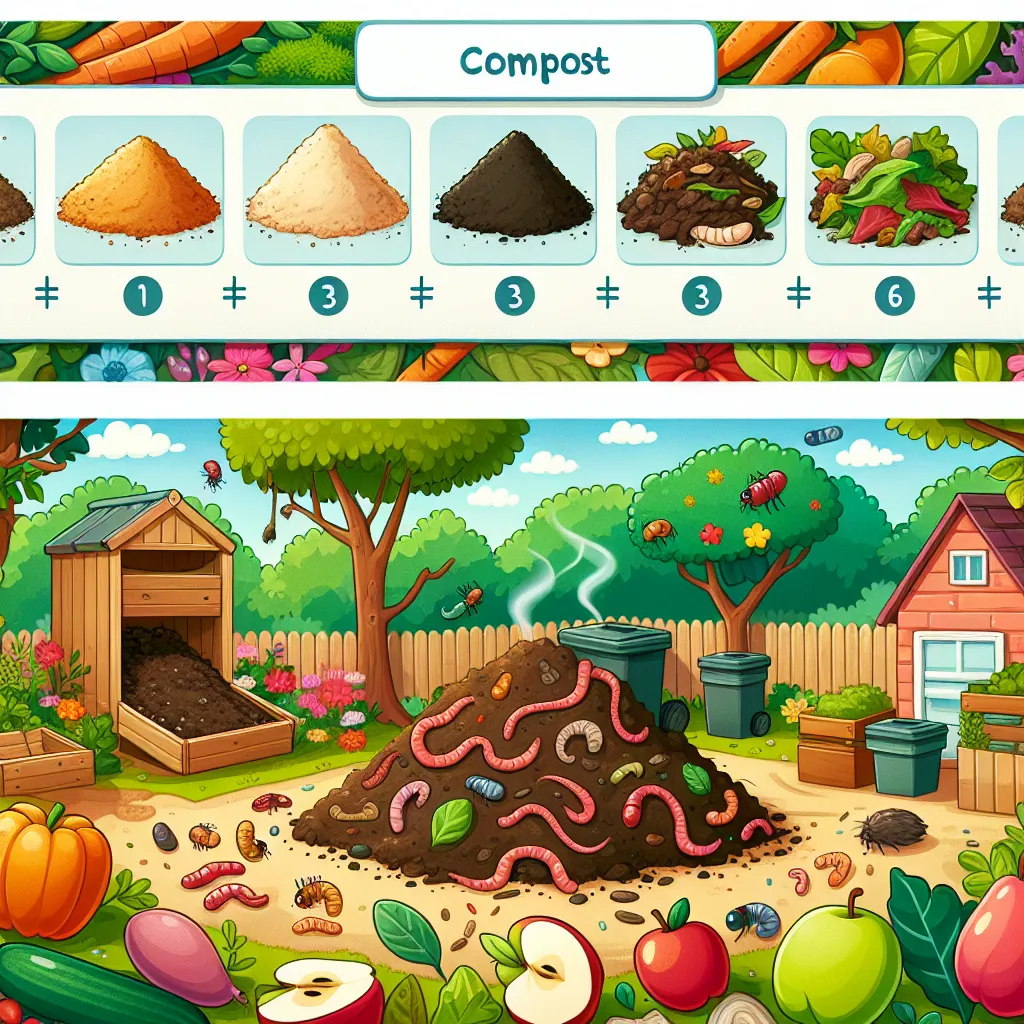Pick the black soil pile ingredient
Screen dimensions: 1024x1024
pyautogui.click(x=514, y=190)
